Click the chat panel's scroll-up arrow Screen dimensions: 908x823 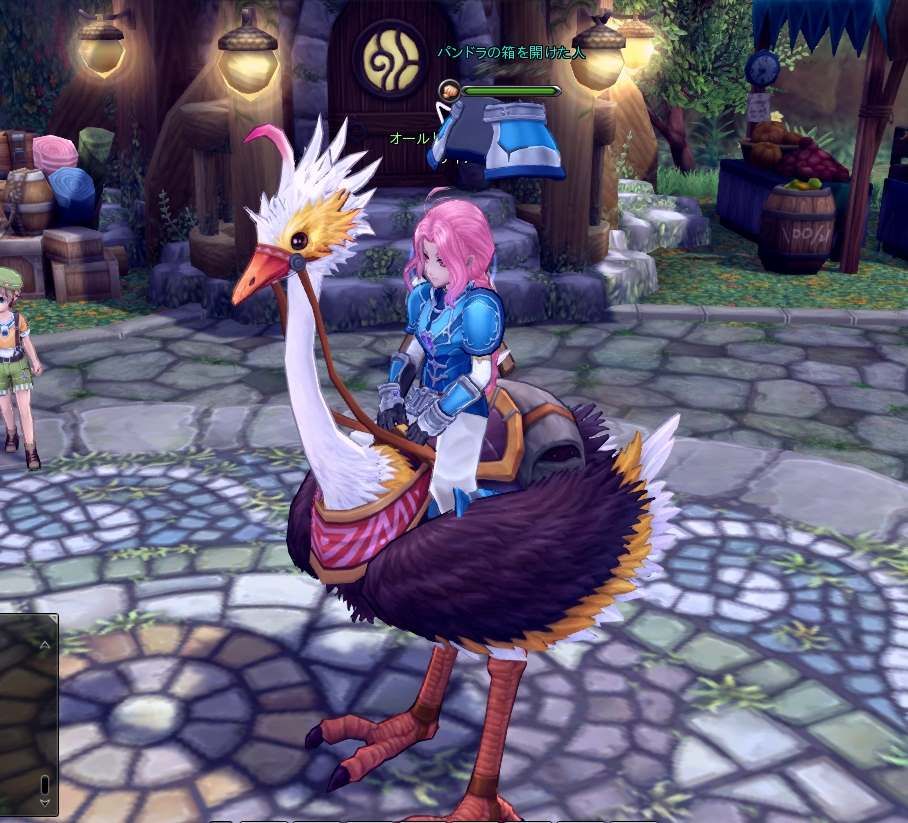(x=44, y=645)
